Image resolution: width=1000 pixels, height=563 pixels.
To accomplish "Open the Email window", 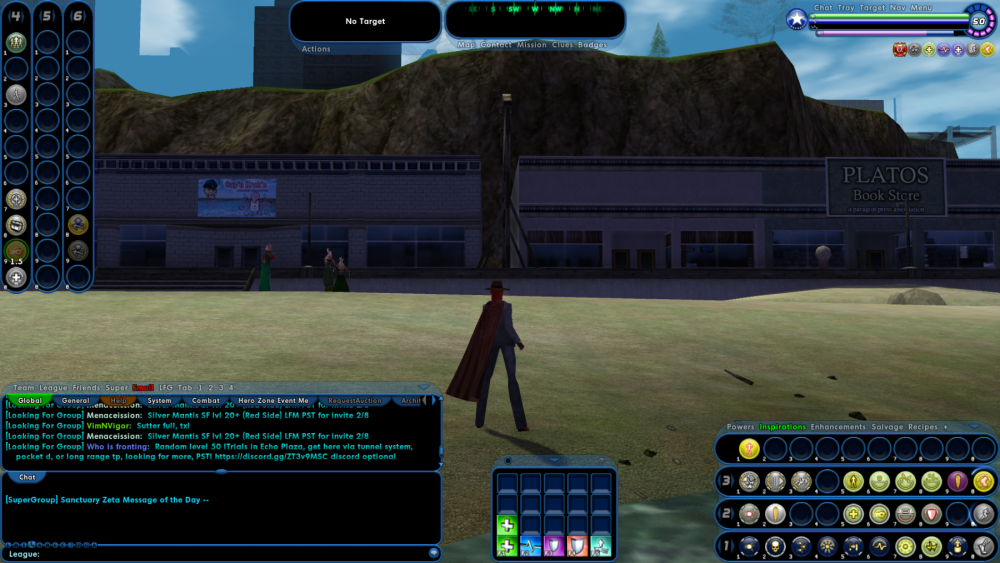I will tap(143, 387).
